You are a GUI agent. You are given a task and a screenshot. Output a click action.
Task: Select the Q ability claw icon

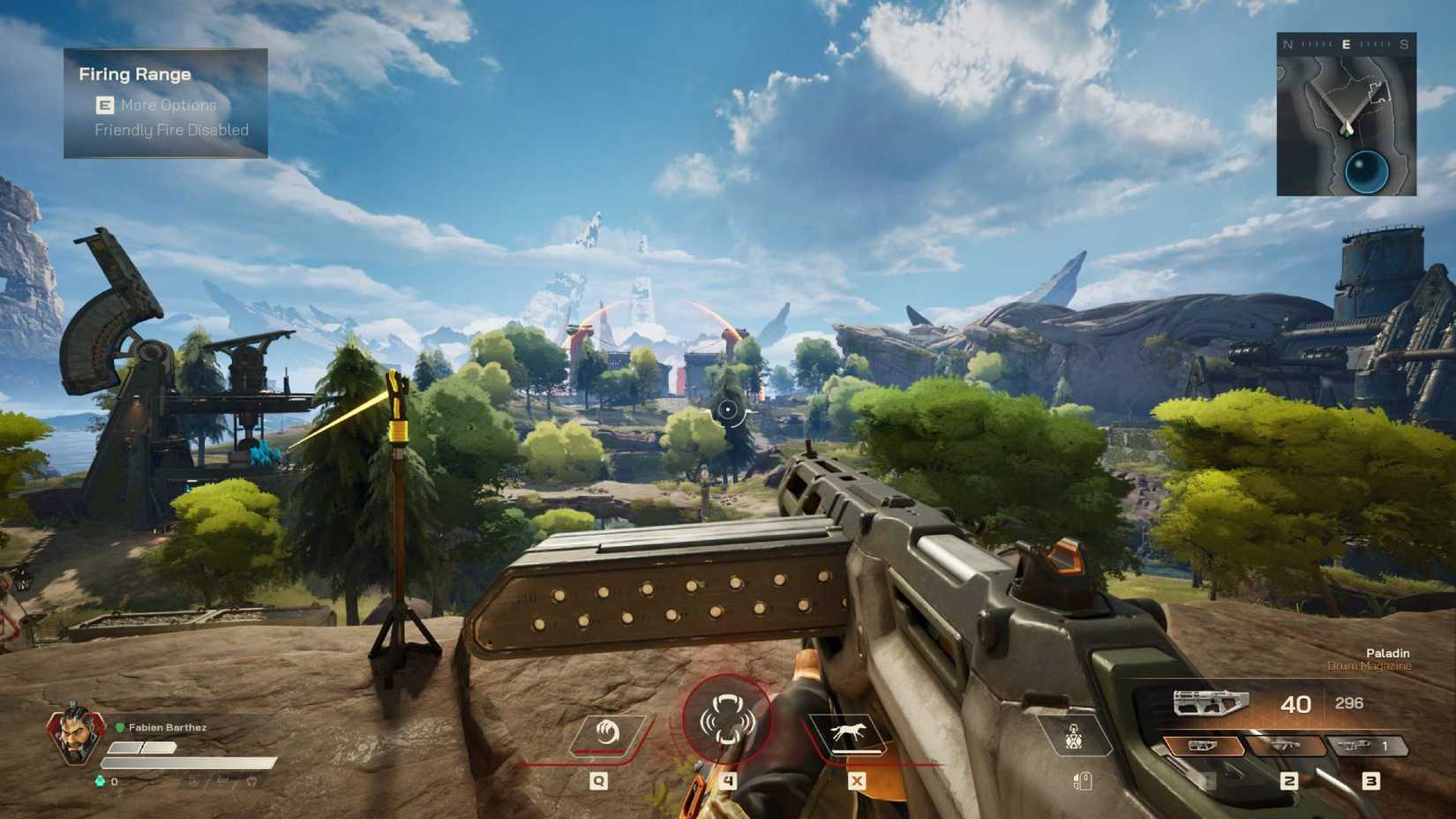tap(609, 733)
